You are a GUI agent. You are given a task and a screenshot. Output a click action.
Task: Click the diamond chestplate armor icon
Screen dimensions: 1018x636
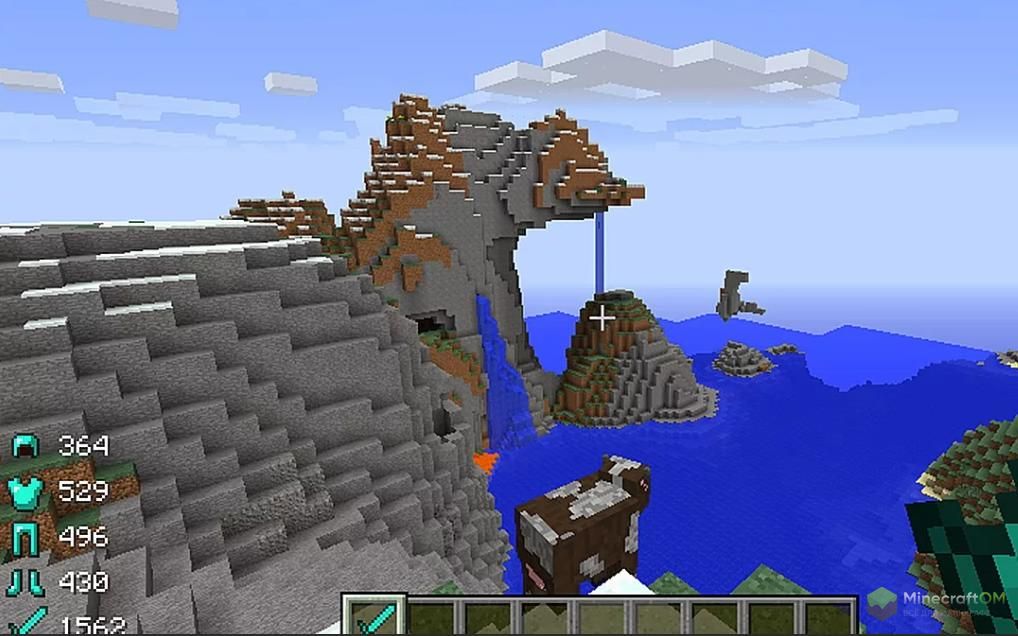click(x=26, y=491)
